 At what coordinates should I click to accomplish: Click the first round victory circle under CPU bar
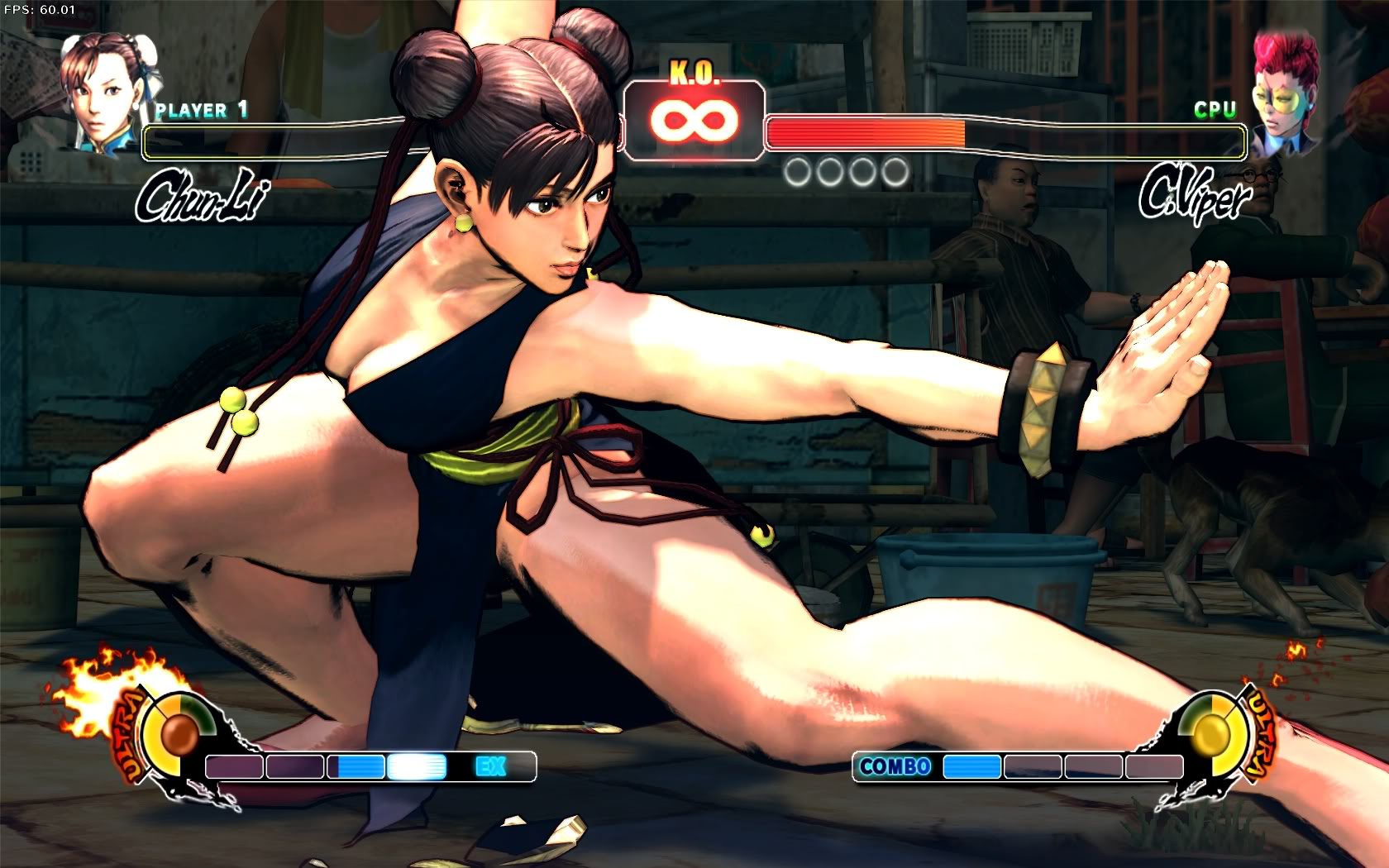click(x=799, y=171)
